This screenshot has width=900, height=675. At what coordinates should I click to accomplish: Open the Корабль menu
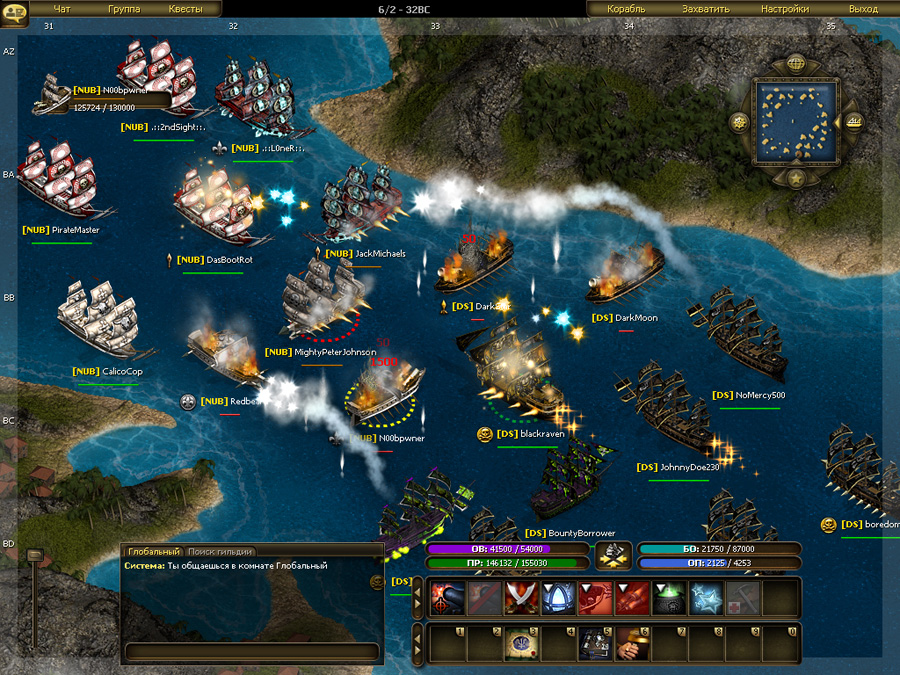click(627, 9)
